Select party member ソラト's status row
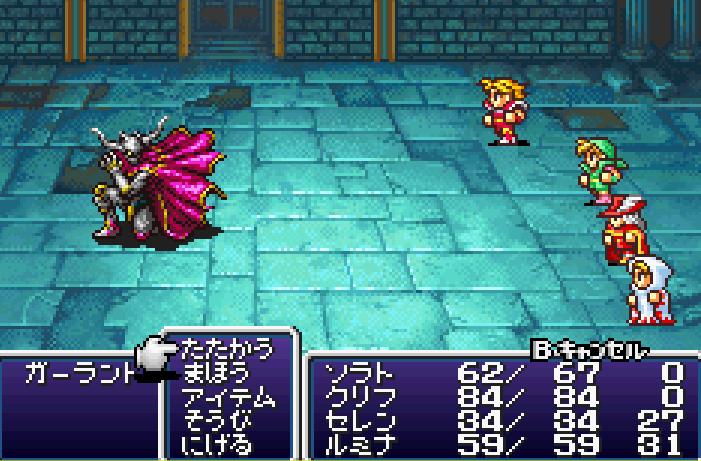The image size is (701, 461). pos(500,374)
